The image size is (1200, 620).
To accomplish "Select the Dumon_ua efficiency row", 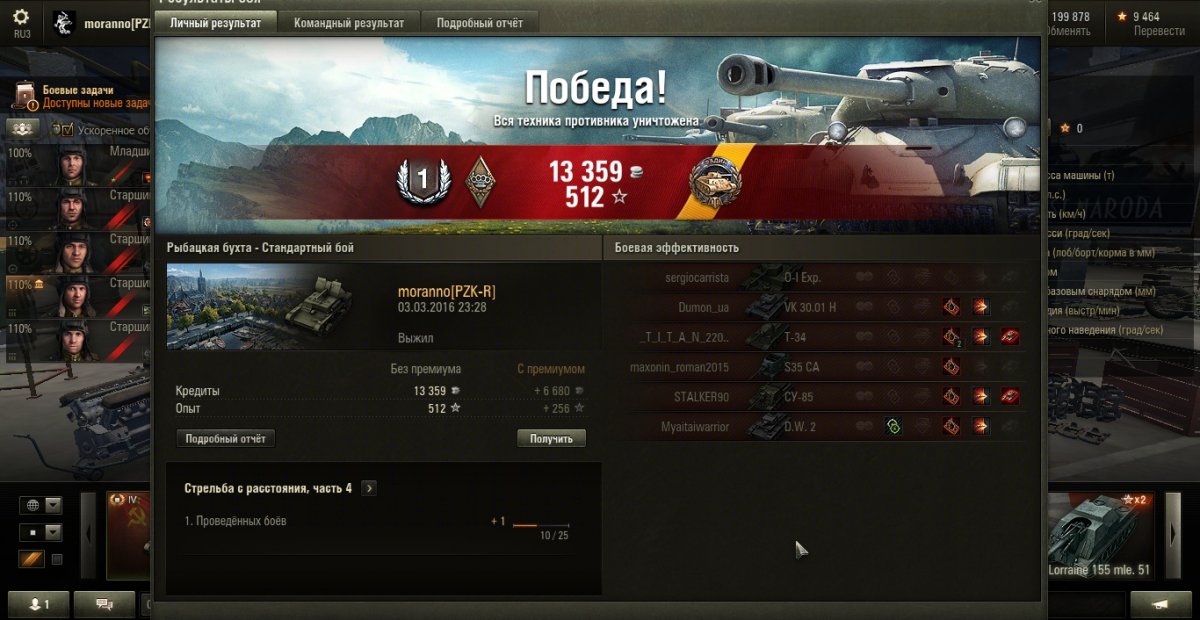I will coord(812,307).
